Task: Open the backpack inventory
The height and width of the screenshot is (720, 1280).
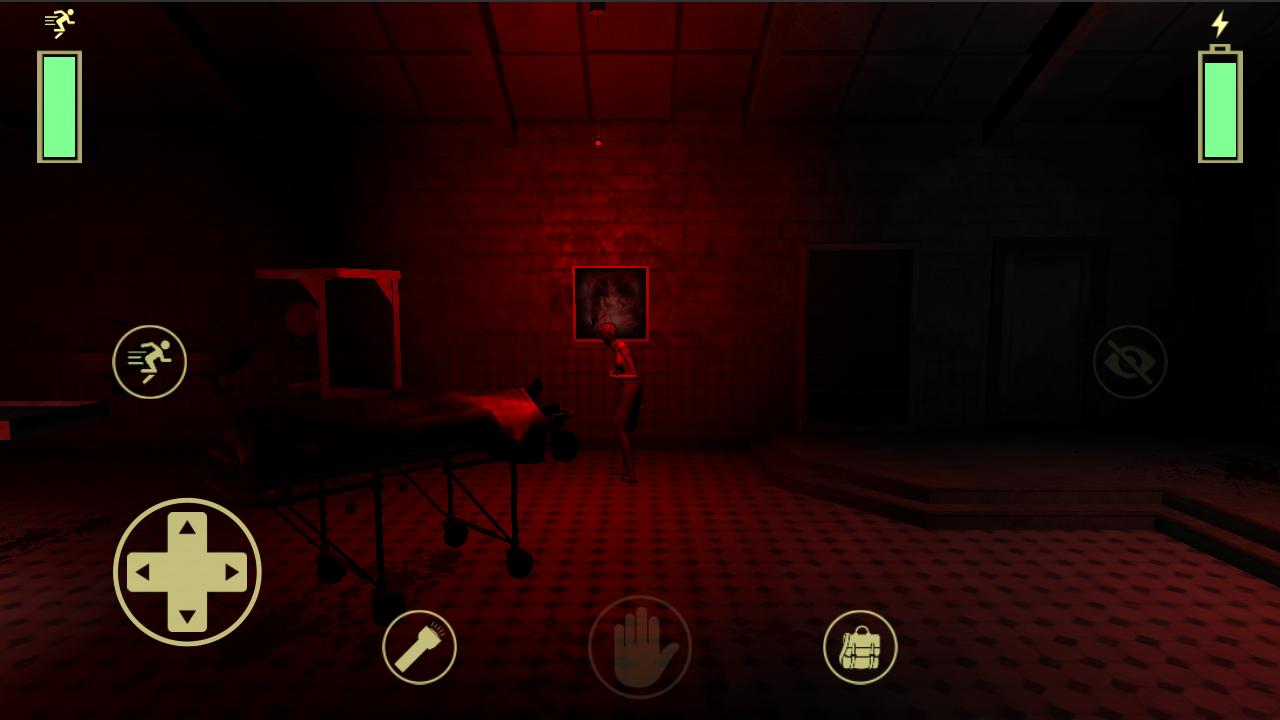Action: (x=860, y=647)
